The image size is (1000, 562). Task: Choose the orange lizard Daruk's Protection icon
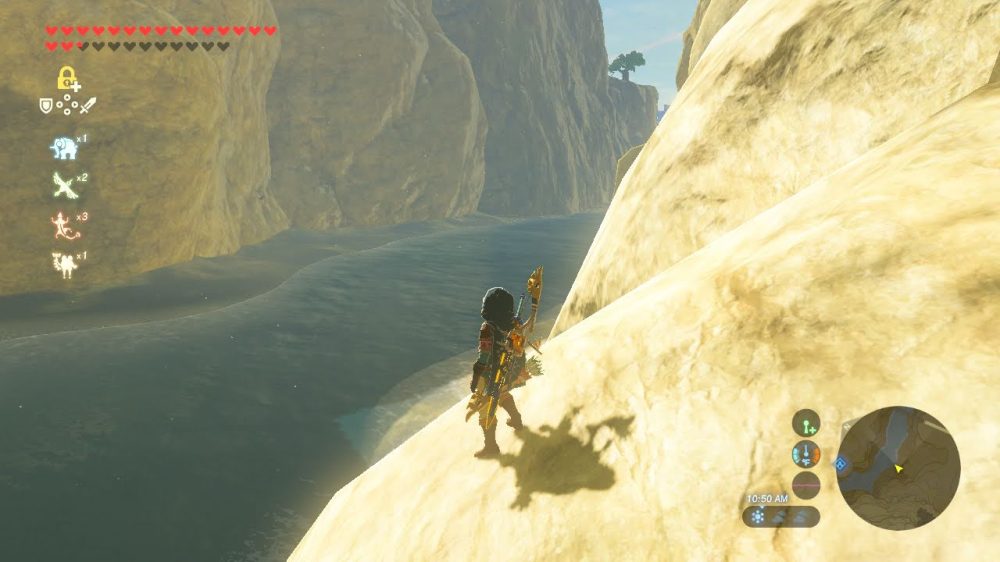pyautogui.click(x=64, y=225)
